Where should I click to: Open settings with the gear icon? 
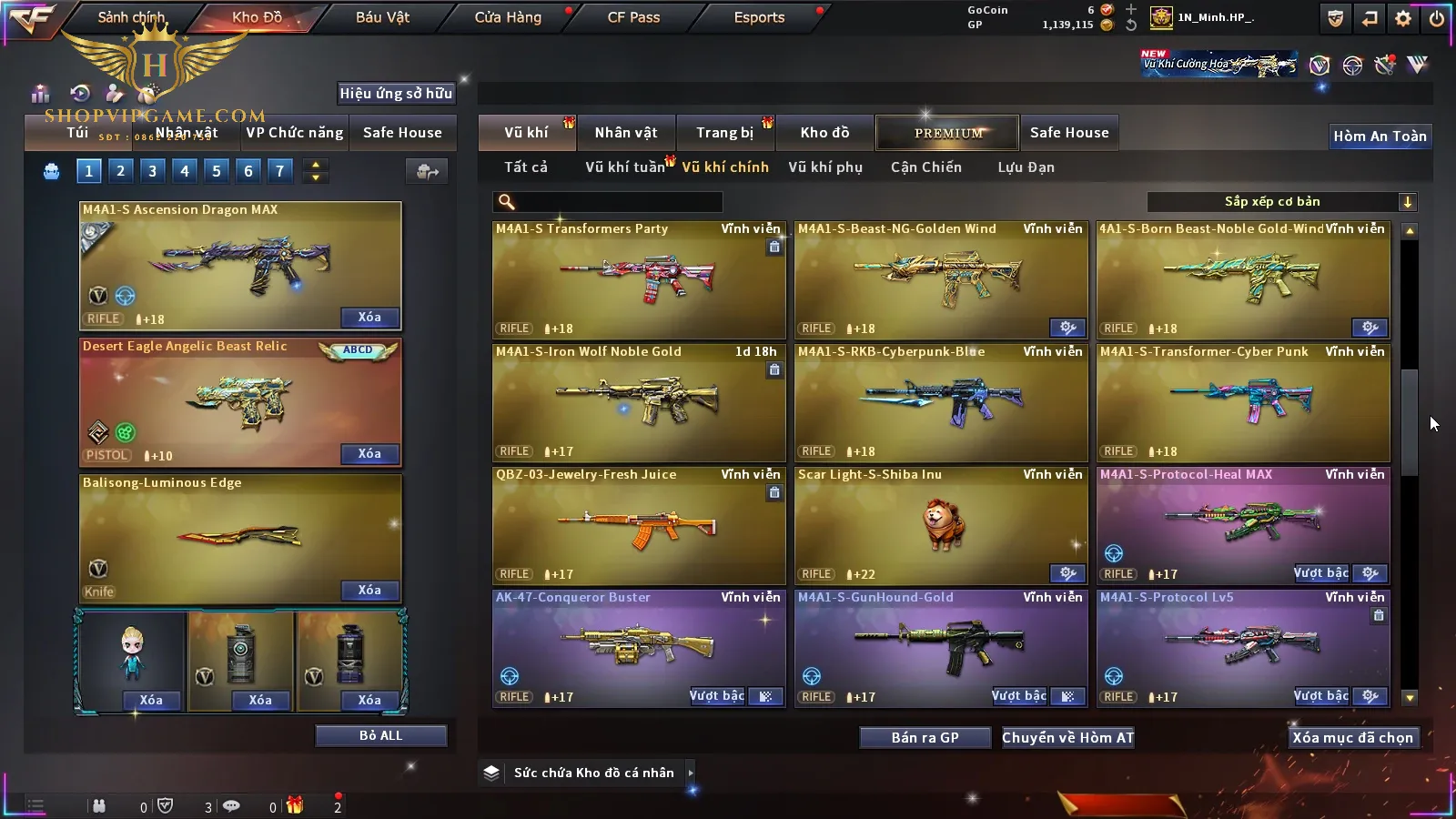[x=1403, y=18]
